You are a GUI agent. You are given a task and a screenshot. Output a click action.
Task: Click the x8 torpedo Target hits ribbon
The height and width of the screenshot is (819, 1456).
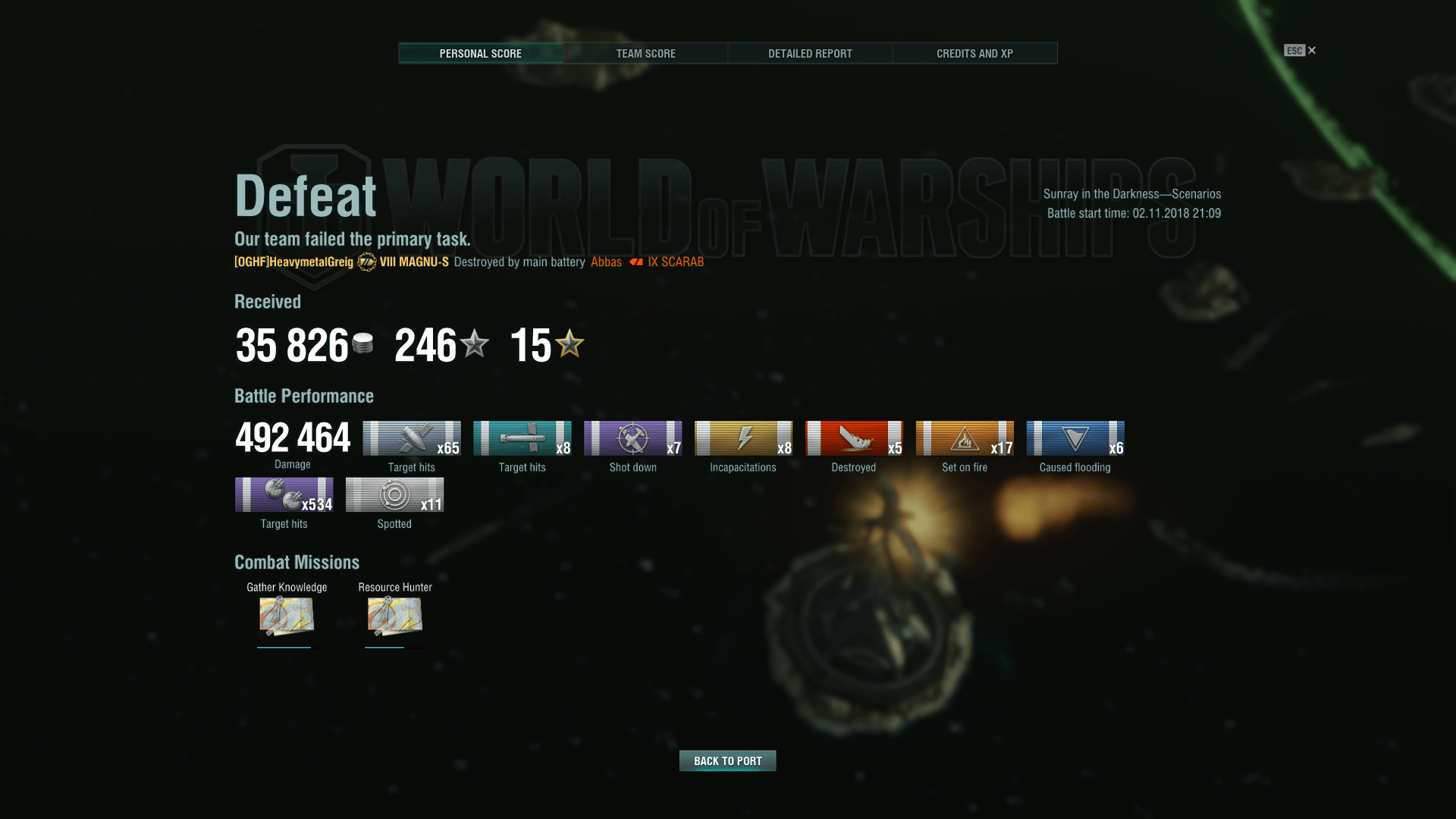(x=522, y=438)
